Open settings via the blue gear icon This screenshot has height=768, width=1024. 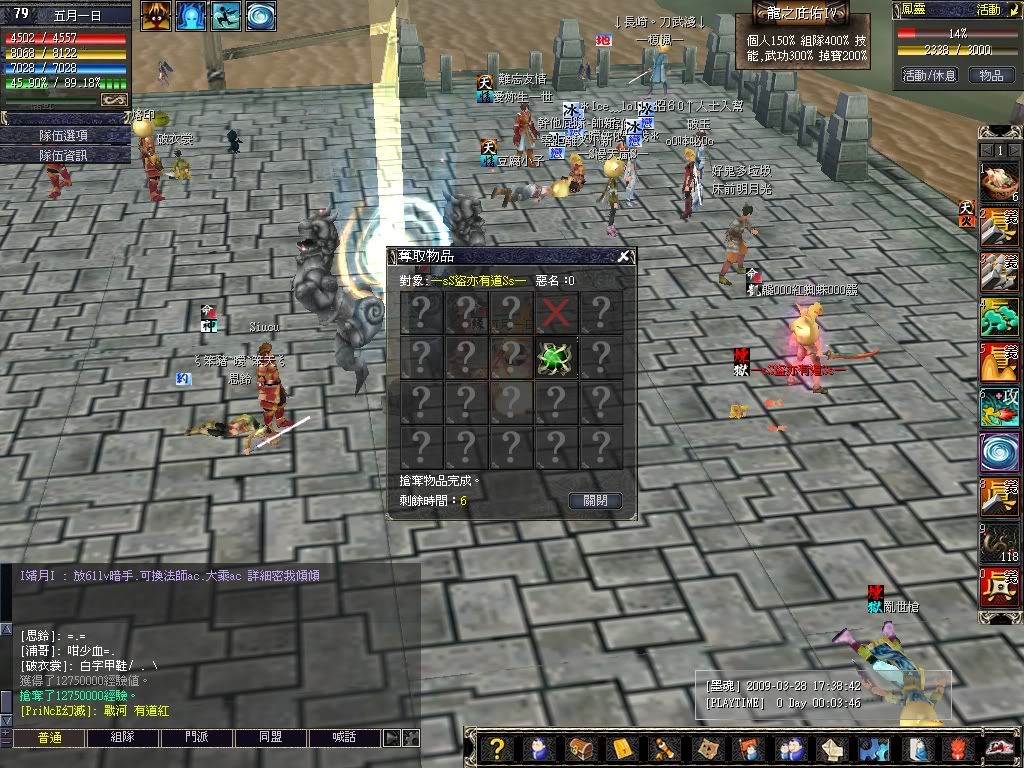point(874,749)
